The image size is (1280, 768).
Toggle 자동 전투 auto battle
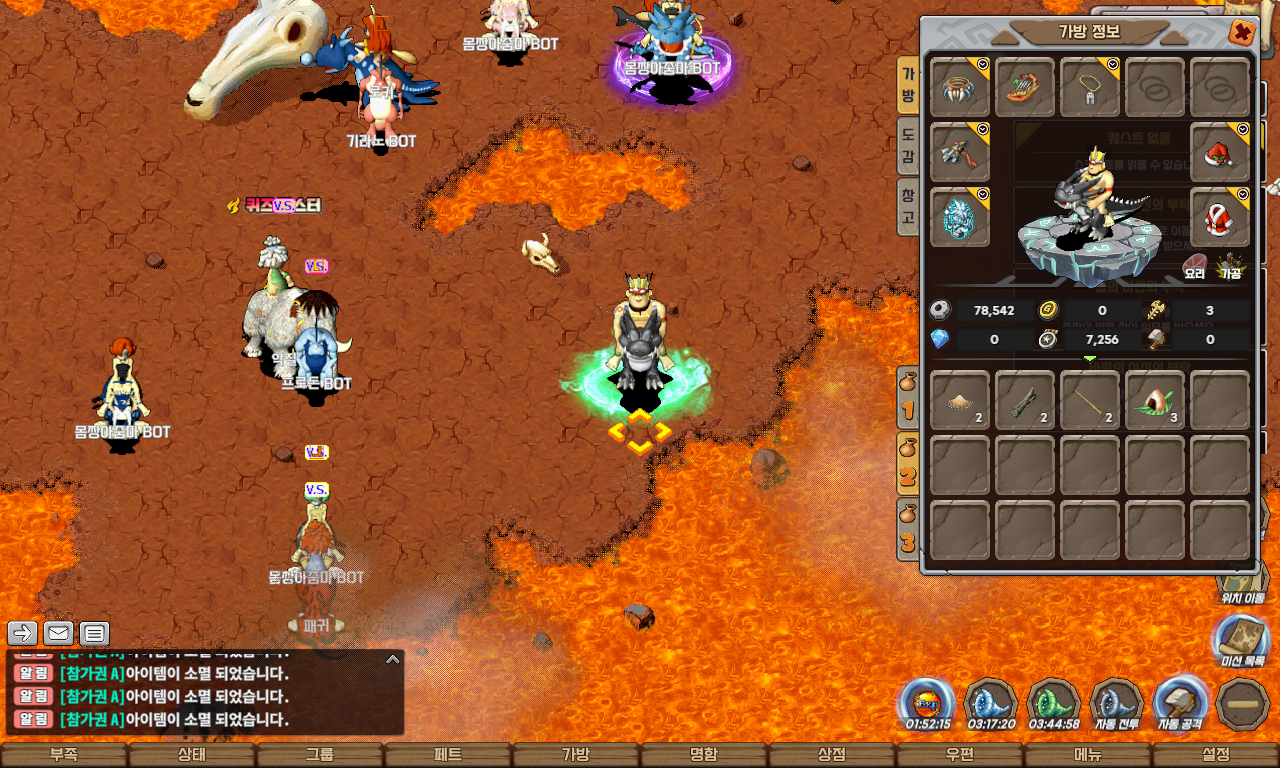click(1116, 703)
